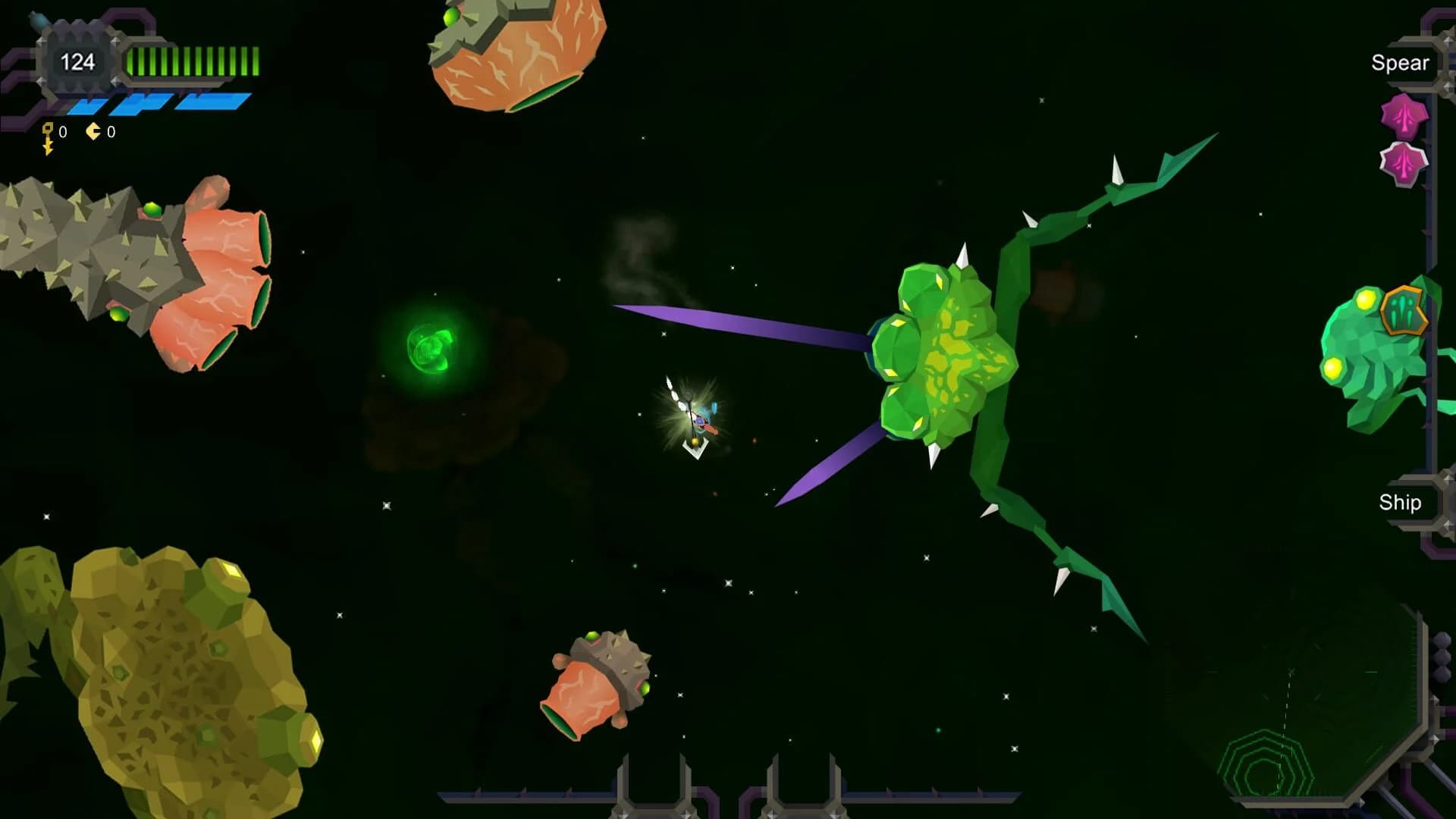1456x819 pixels.
Task: Click the orange-framed emblem on the green creature
Action: [1406, 312]
